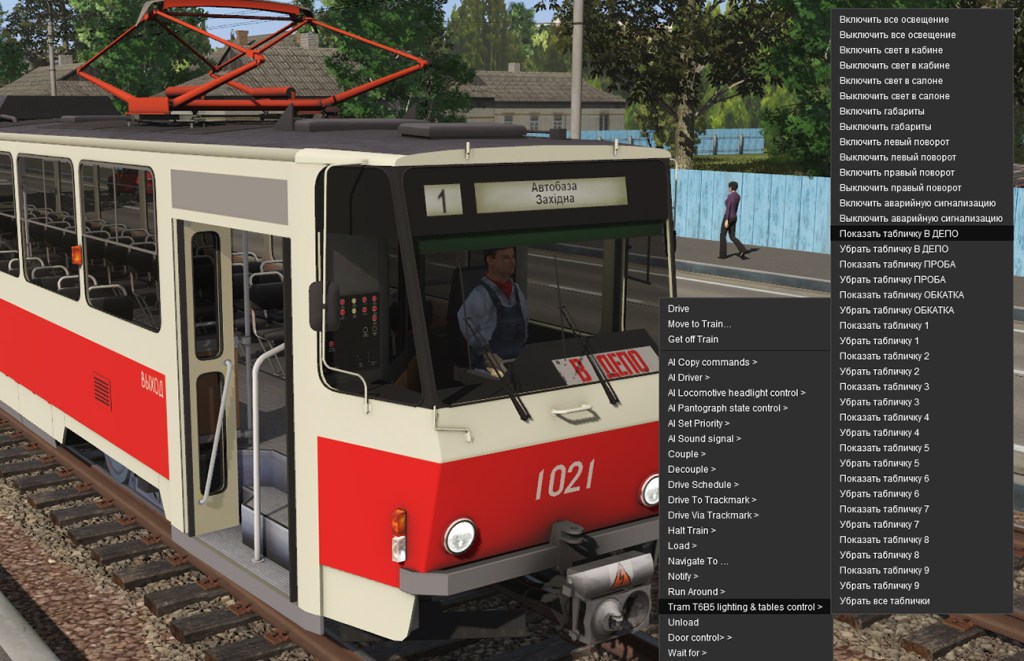Open Drive Via Trackmark submenu

[713, 515]
